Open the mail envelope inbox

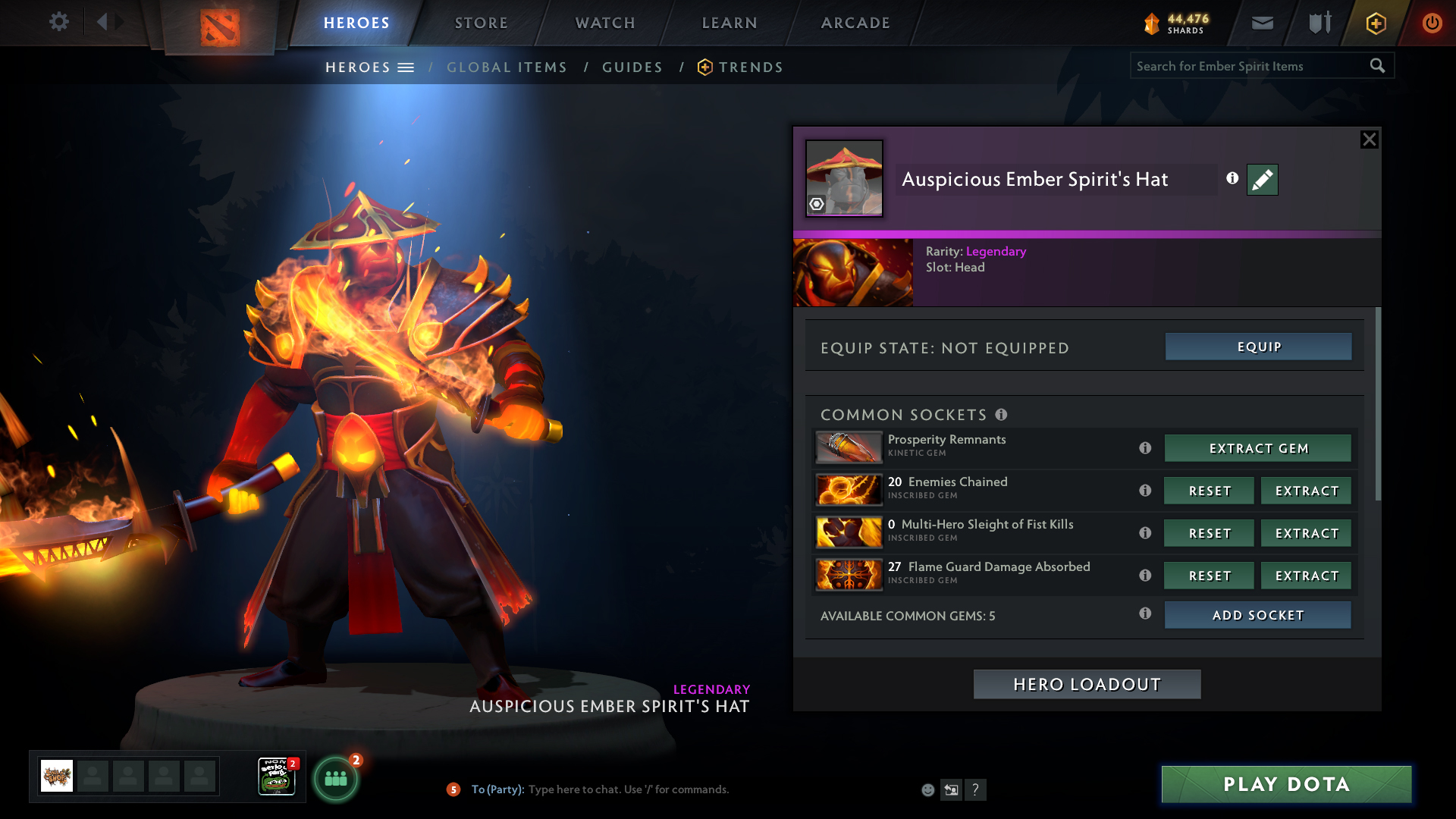click(1263, 23)
